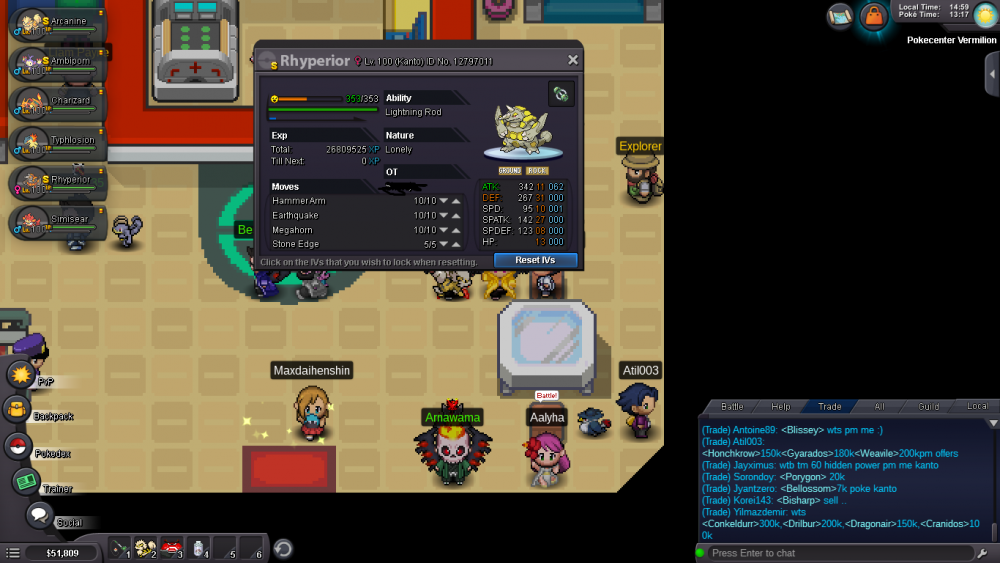Open the Backpack

click(17, 409)
